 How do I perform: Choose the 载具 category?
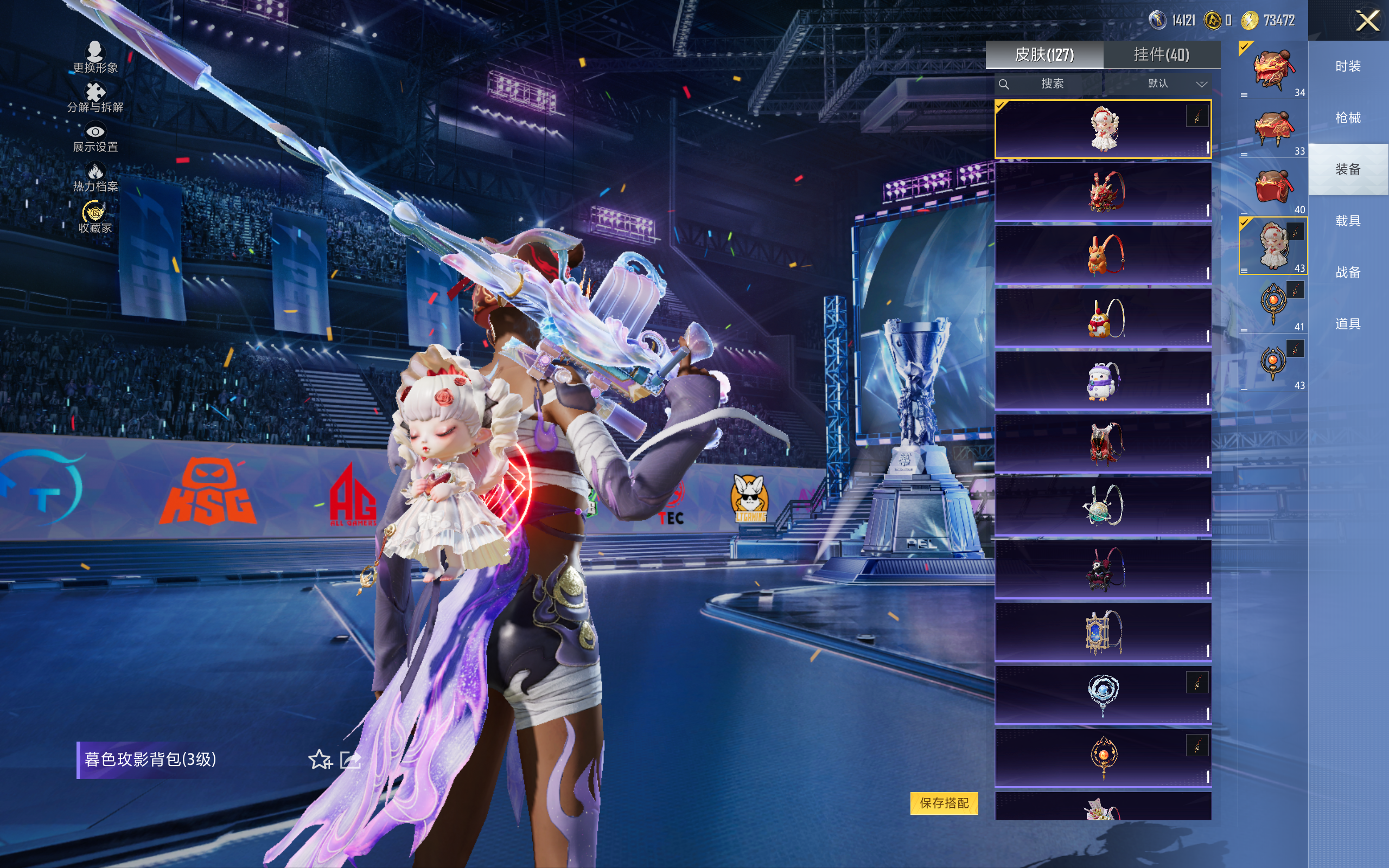coord(1348,221)
